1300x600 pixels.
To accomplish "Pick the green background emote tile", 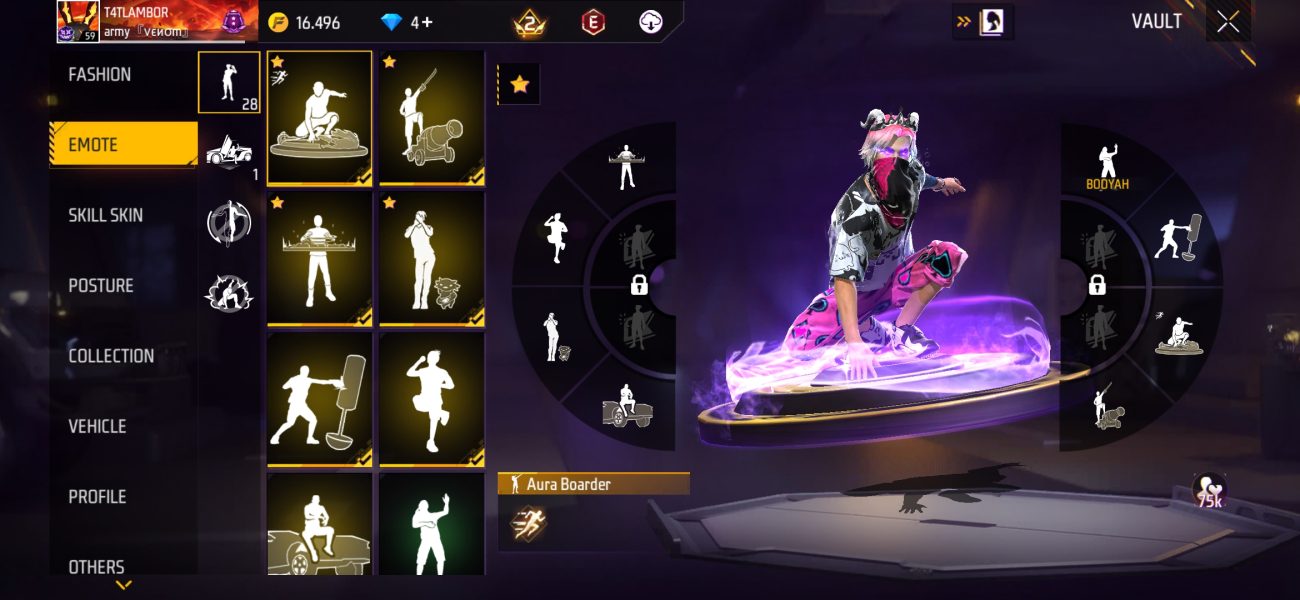I will click(x=432, y=524).
